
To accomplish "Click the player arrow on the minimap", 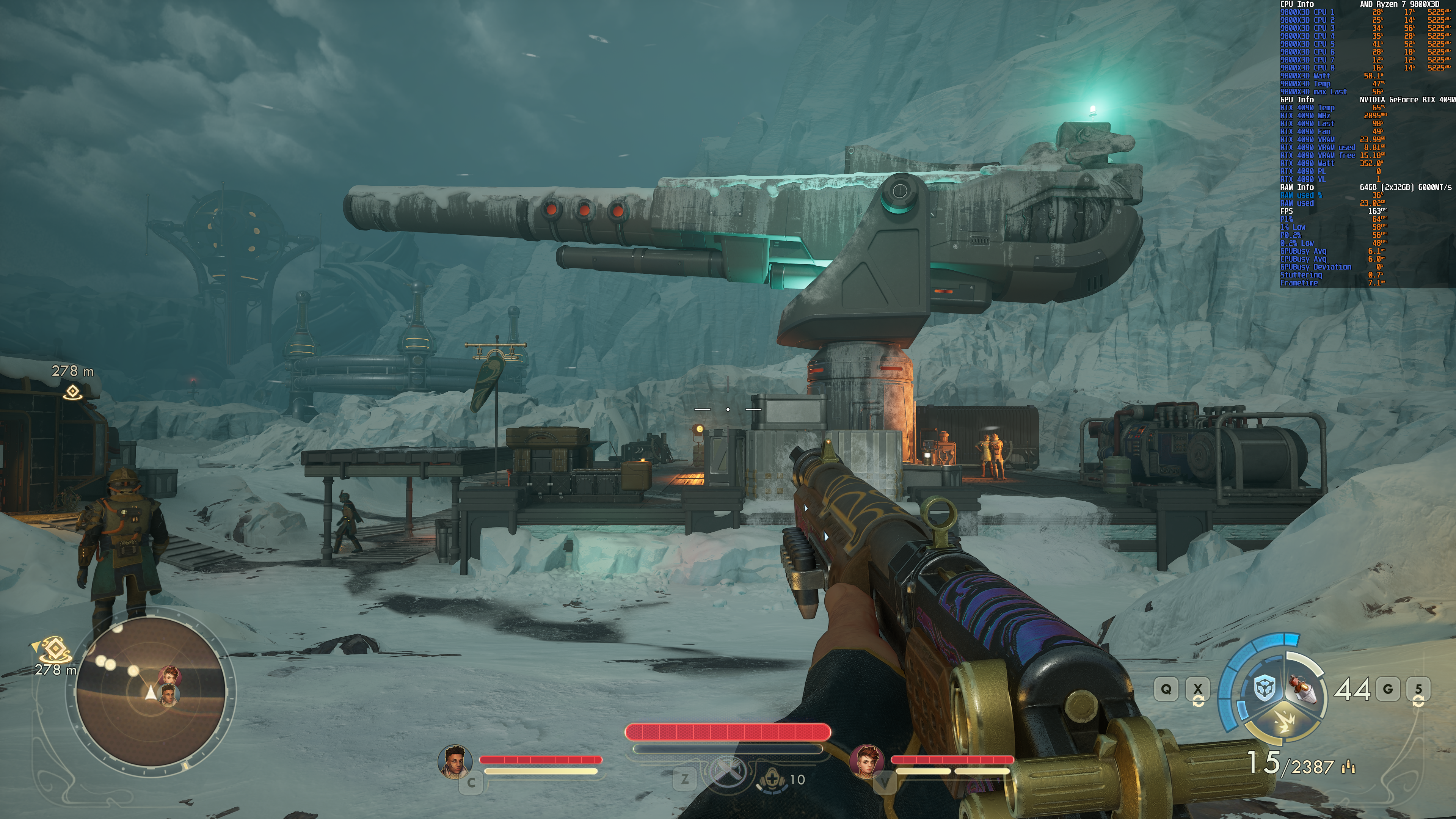I will pyautogui.click(x=151, y=693).
